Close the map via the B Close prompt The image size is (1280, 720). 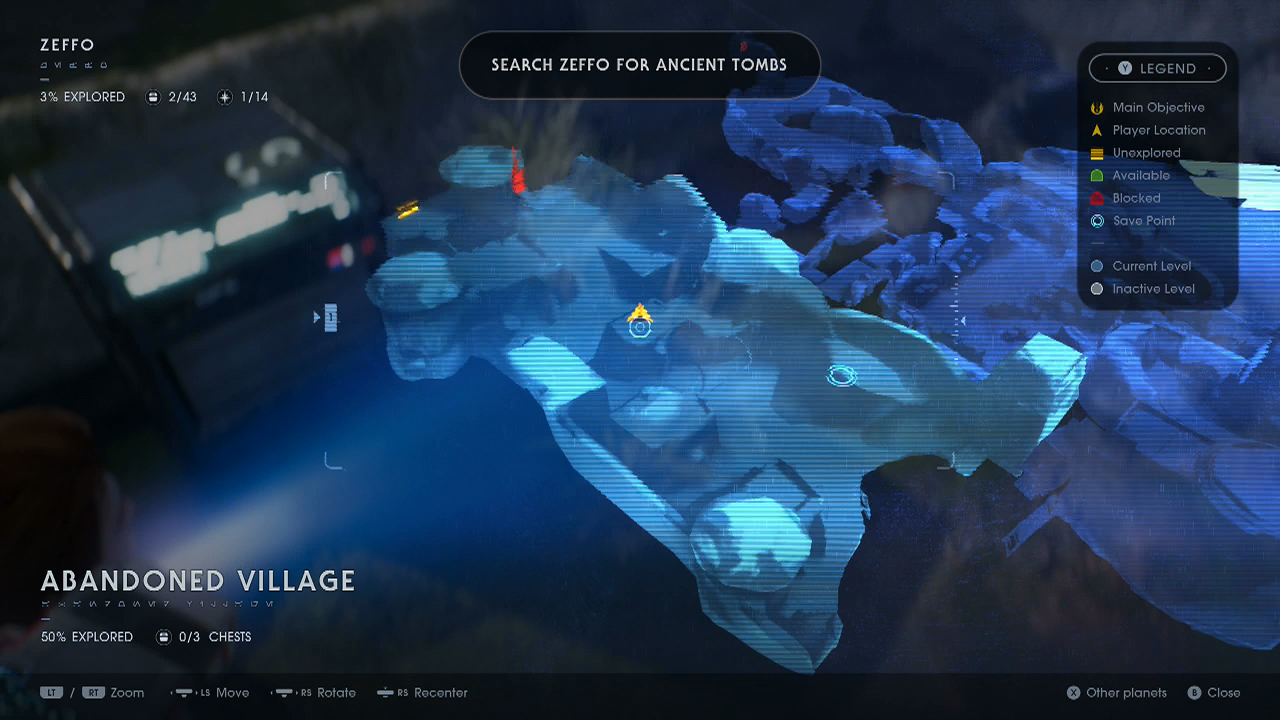(1196, 692)
